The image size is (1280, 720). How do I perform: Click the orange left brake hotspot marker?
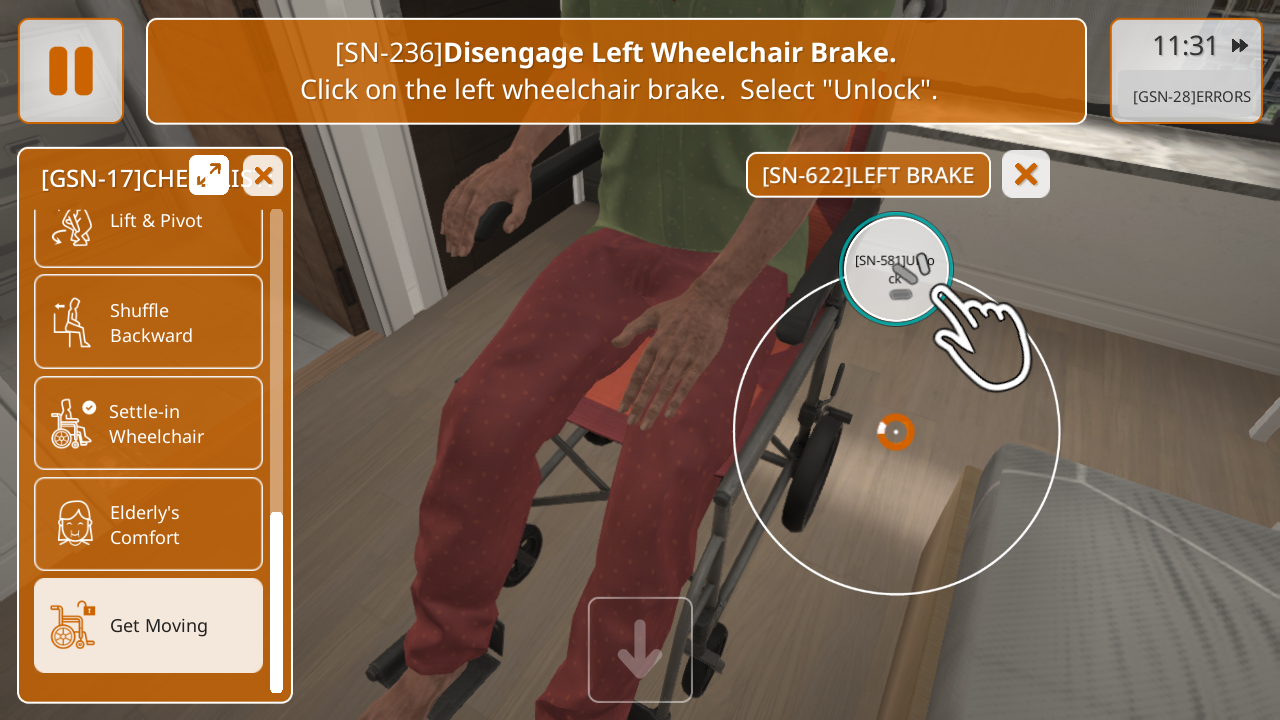[896, 432]
